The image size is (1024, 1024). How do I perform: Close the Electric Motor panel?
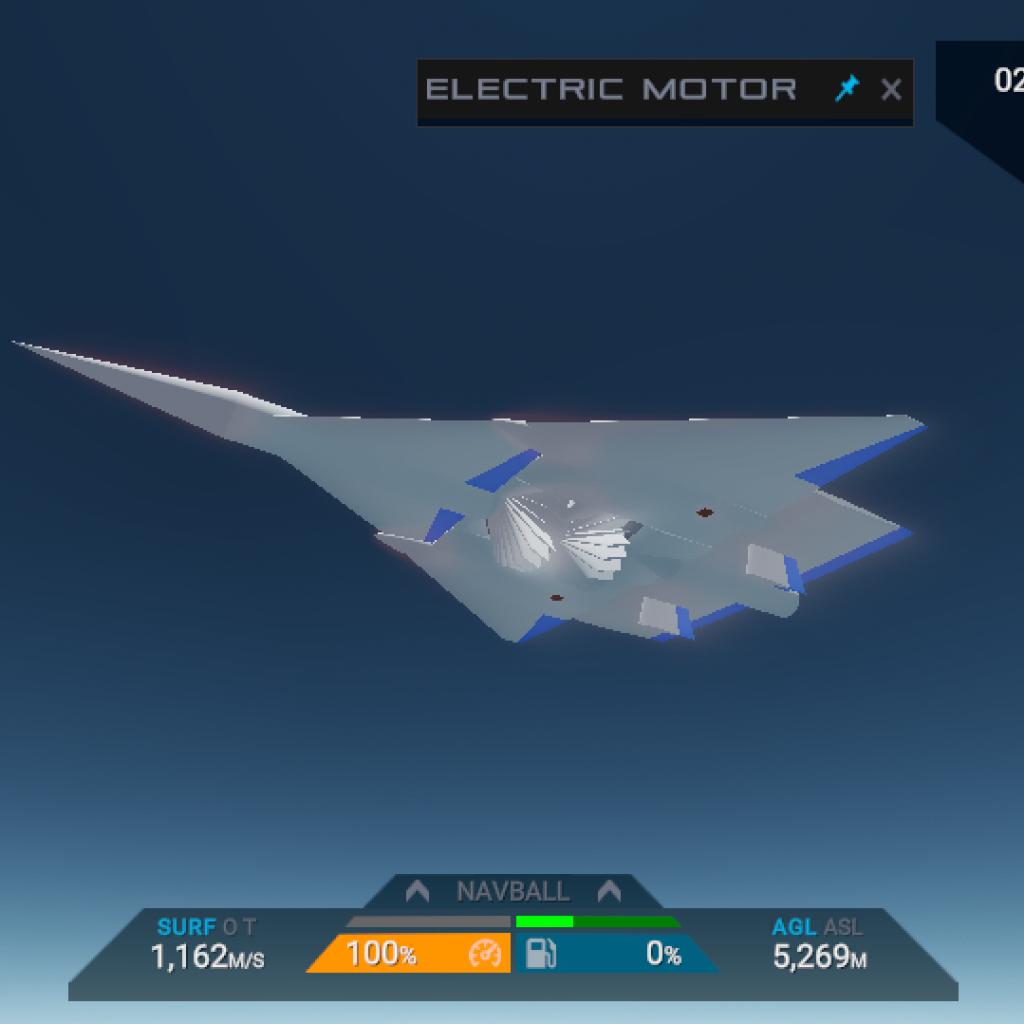click(891, 90)
